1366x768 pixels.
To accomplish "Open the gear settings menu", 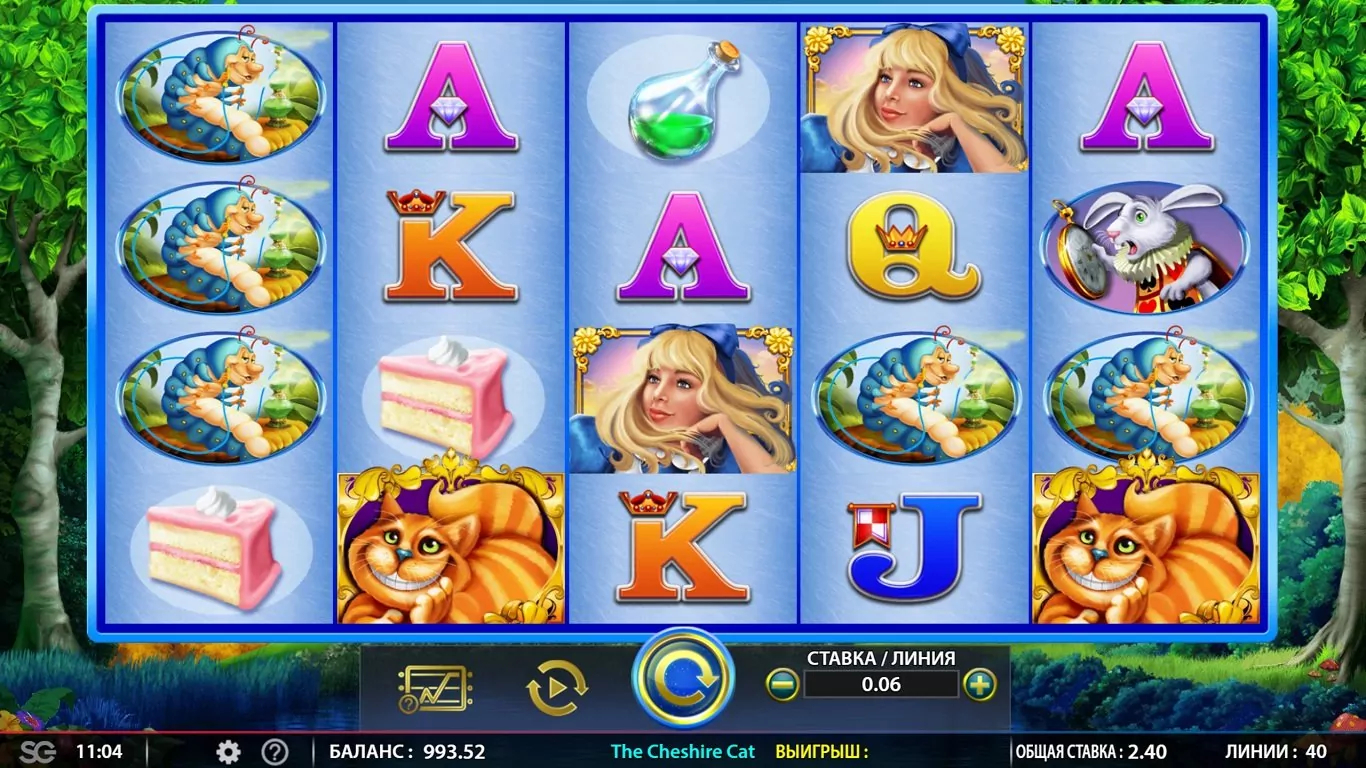I will tap(228, 752).
